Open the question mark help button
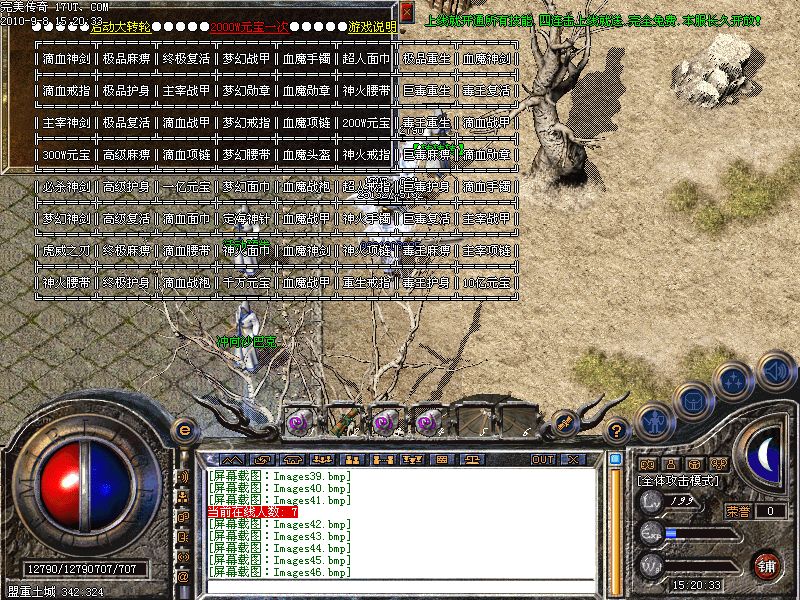 (x=617, y=429)
